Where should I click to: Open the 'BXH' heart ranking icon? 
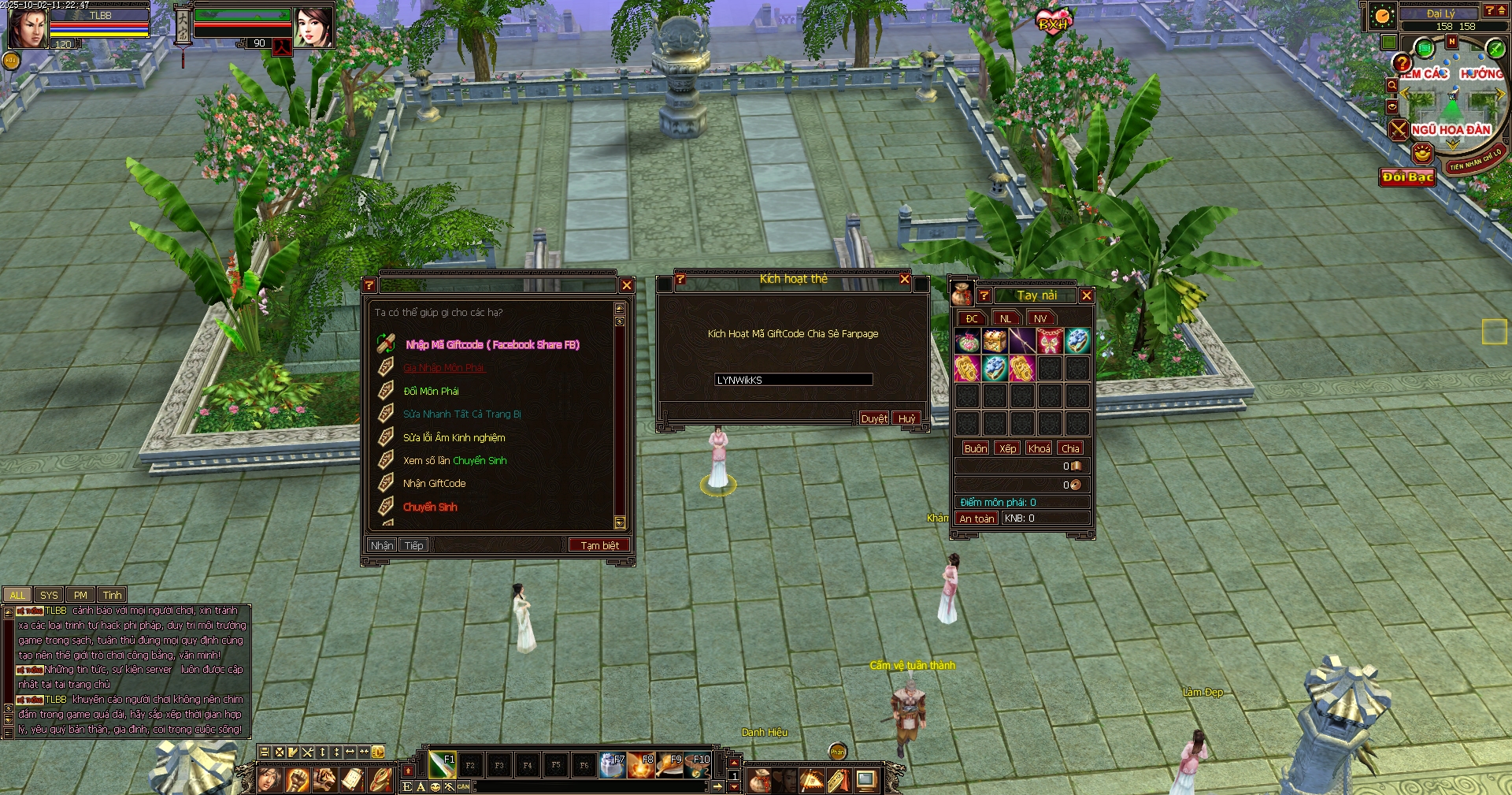point(1054,22)
